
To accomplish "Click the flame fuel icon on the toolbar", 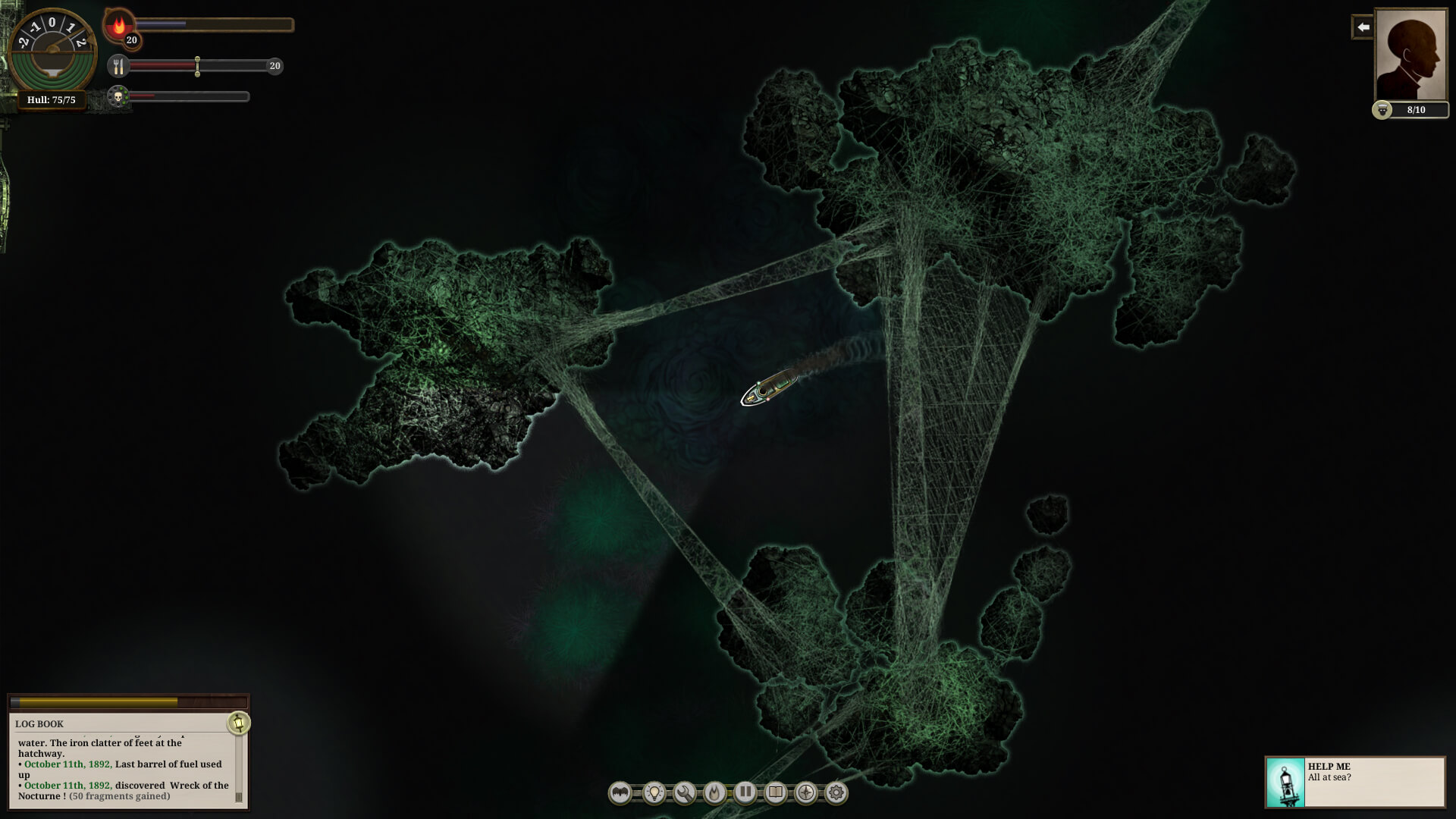I will pyautogui.click(x=714, y=792).
